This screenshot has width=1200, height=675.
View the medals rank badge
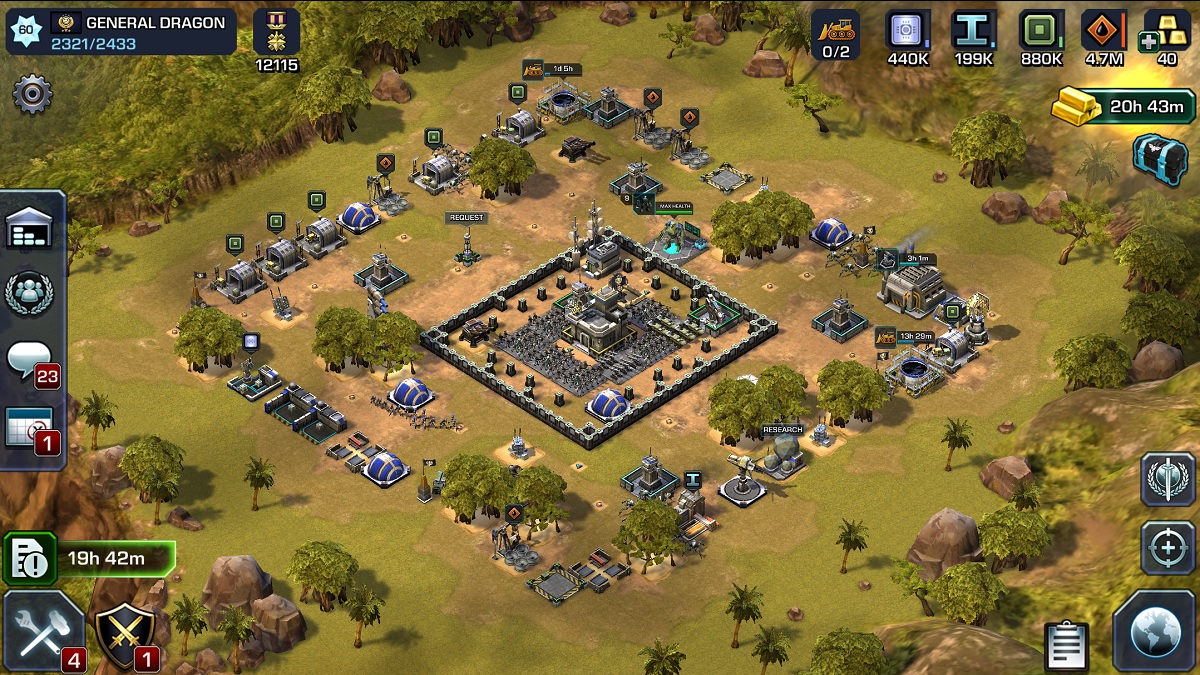point(276,32)
